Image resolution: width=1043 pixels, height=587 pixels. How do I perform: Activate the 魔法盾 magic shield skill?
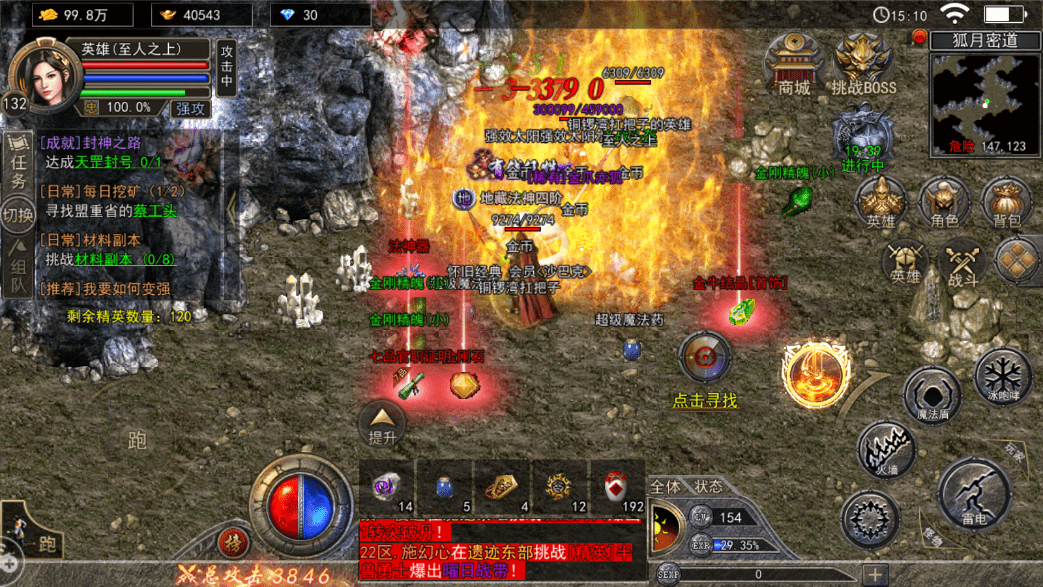tap(932, 394)
